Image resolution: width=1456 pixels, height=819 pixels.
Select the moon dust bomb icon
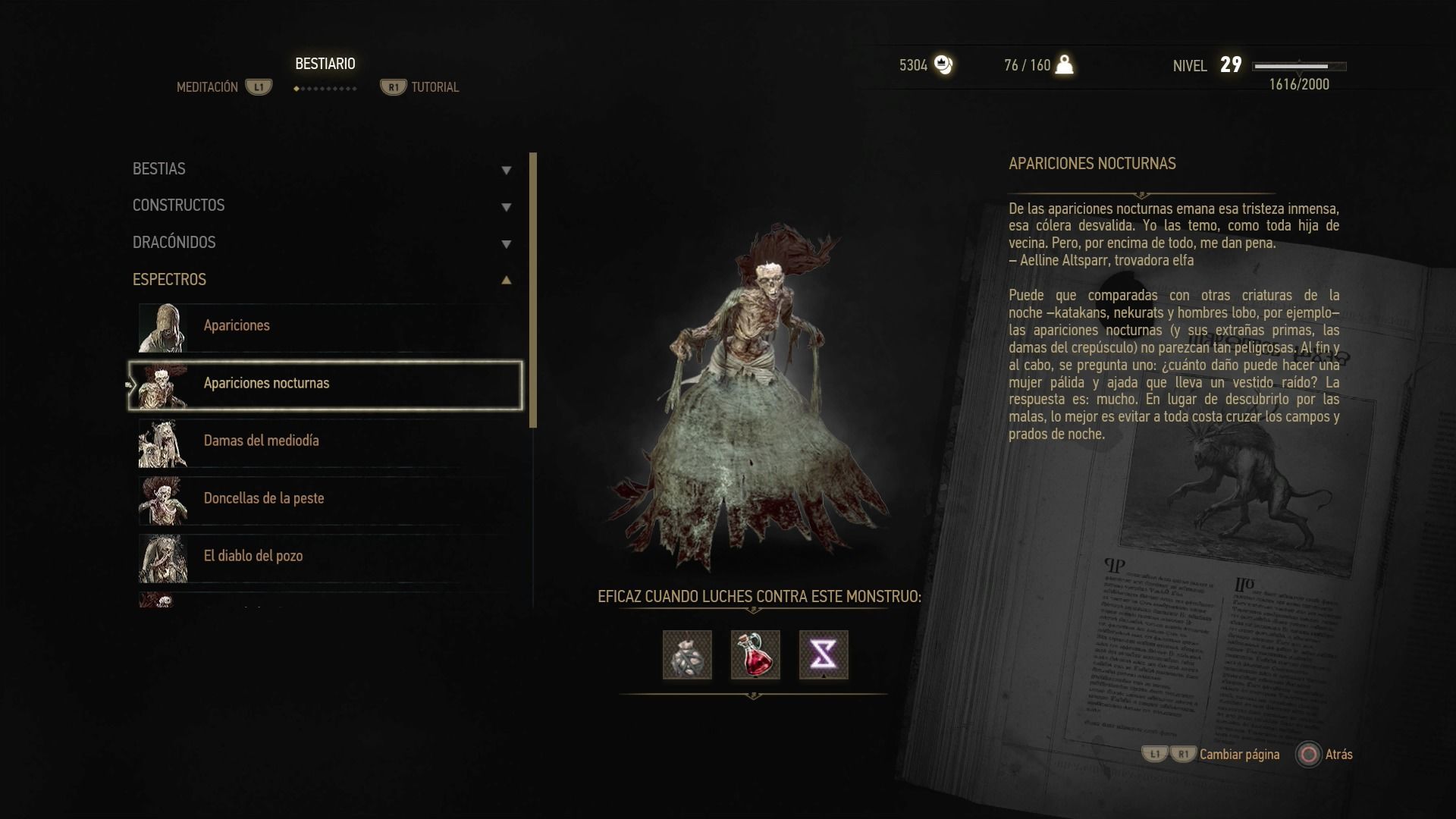click(687, 654)
